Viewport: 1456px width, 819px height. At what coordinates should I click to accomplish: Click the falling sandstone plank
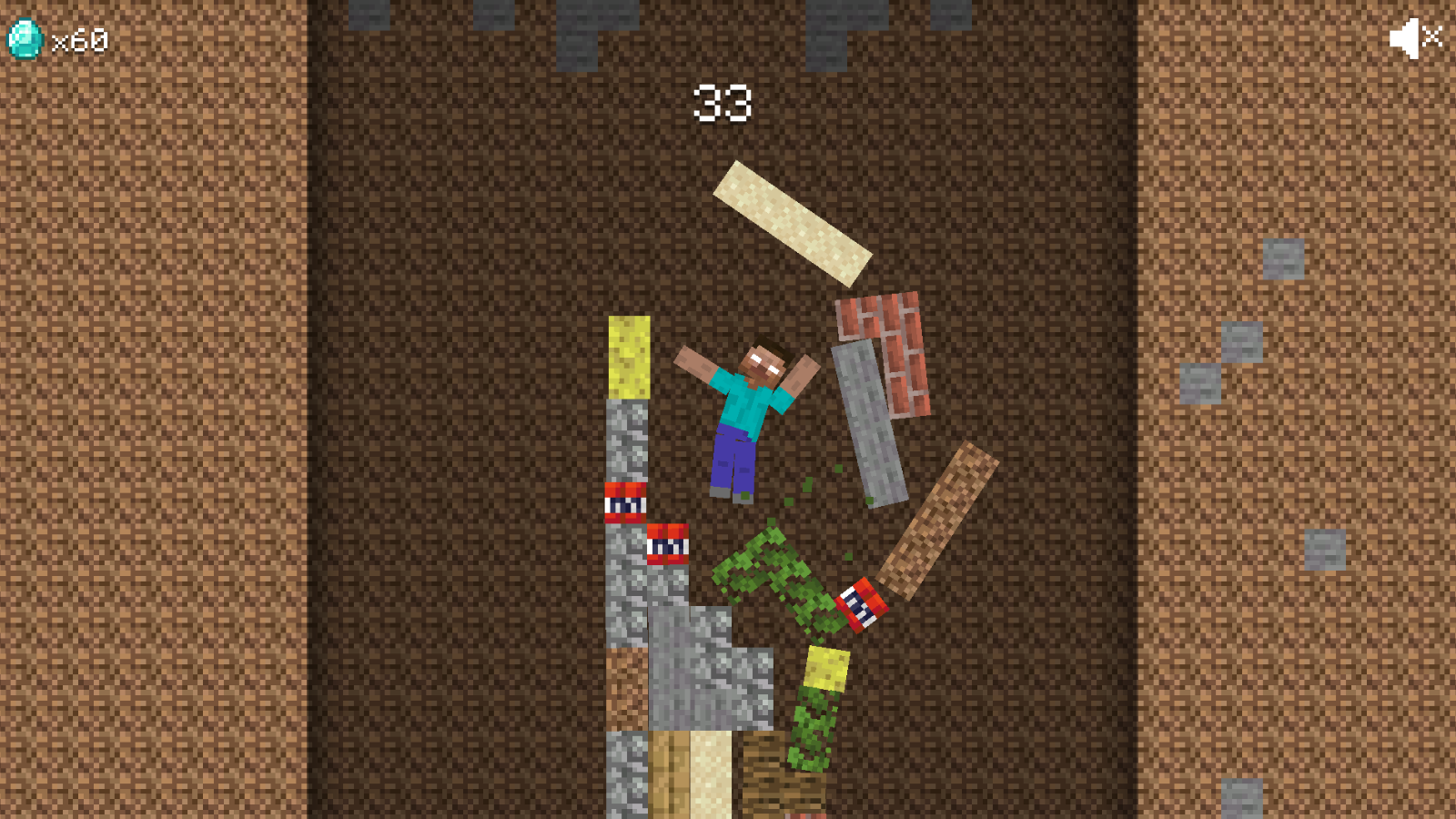(794, 221)
